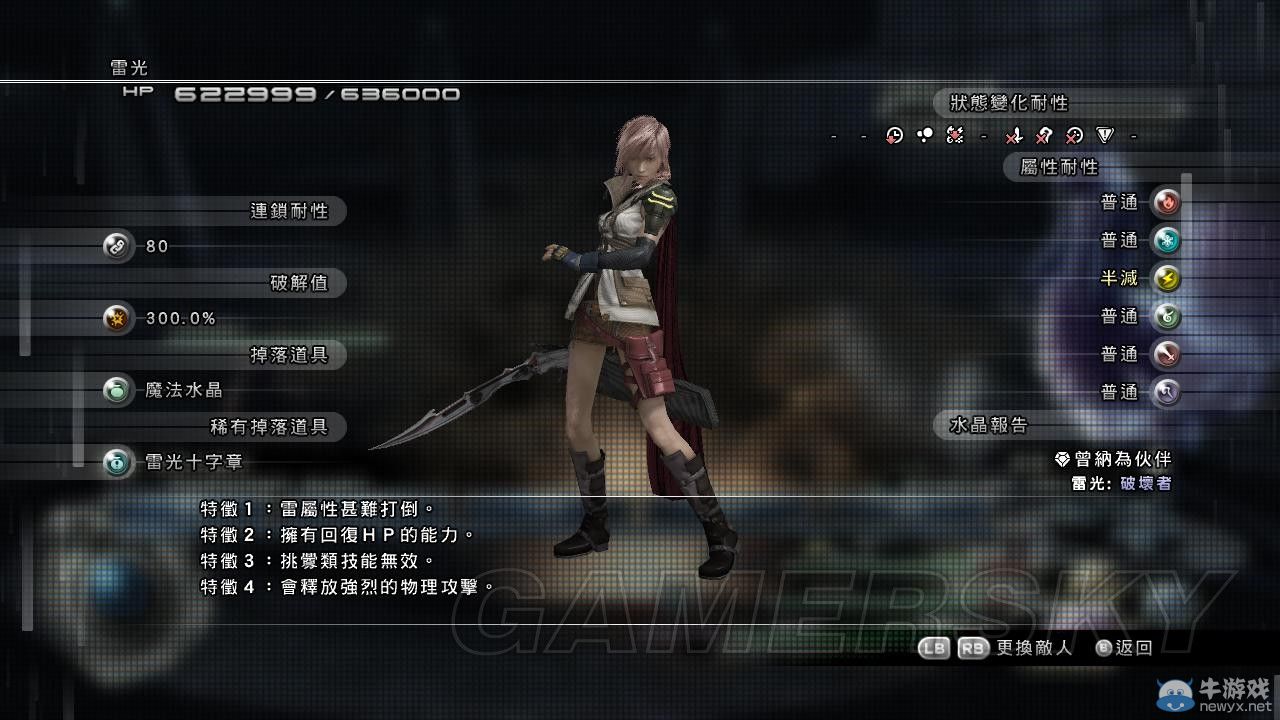Choose the green wind element icon
The image size is (1280, 720).
coord(1165,317)
